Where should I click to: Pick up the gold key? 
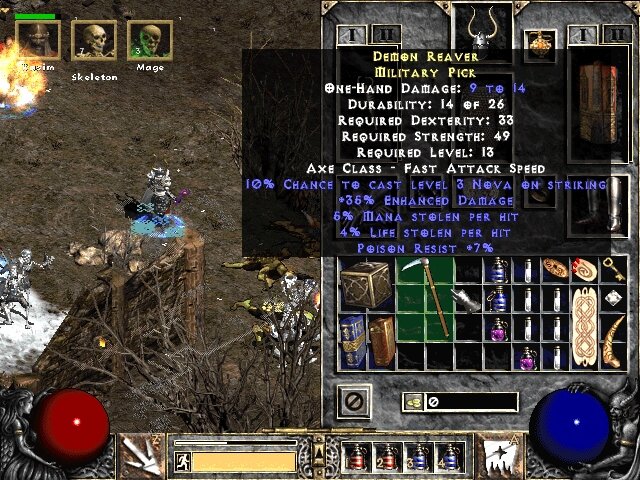613,268
